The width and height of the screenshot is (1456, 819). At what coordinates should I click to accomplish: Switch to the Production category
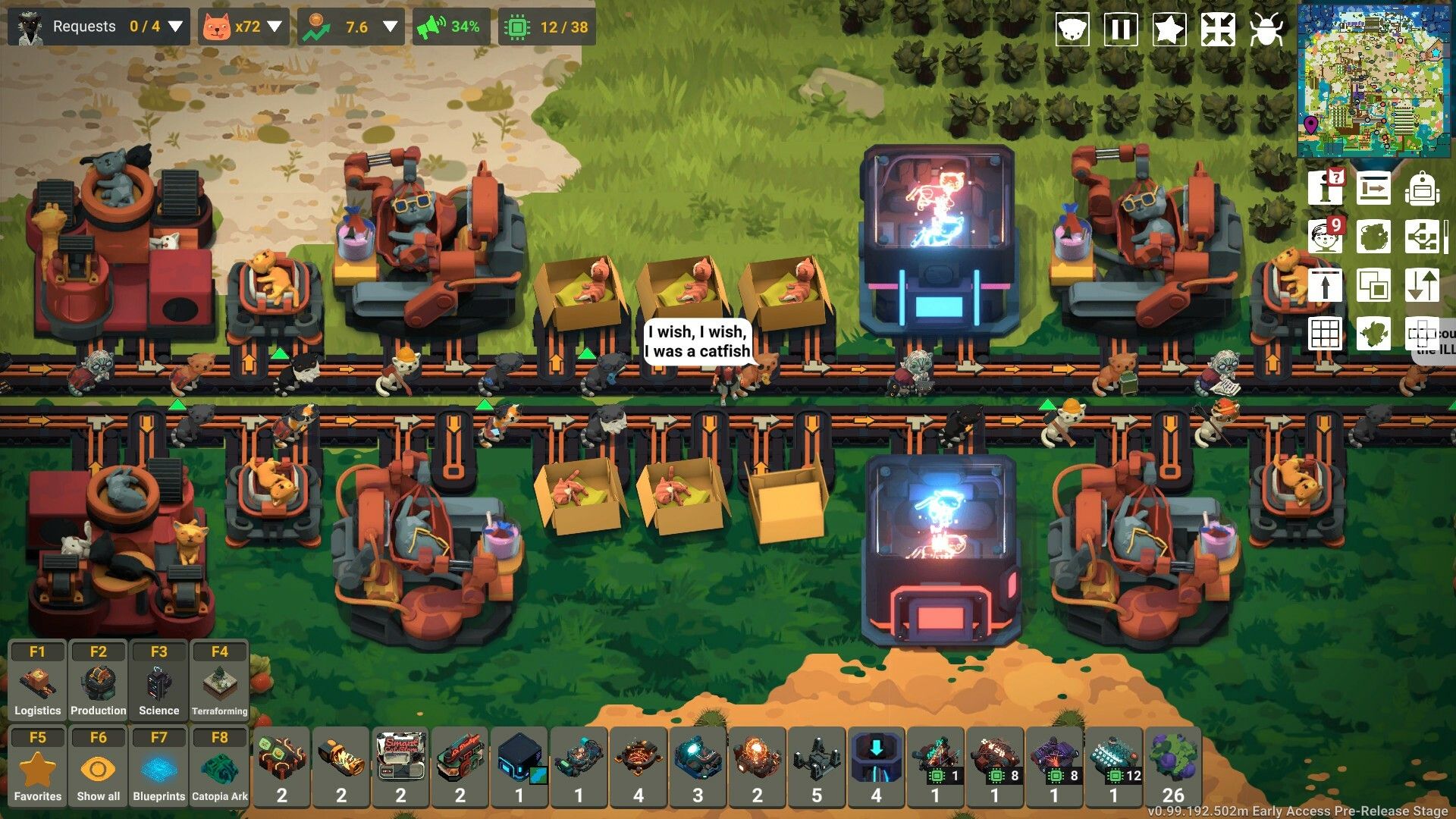[99, 681]
